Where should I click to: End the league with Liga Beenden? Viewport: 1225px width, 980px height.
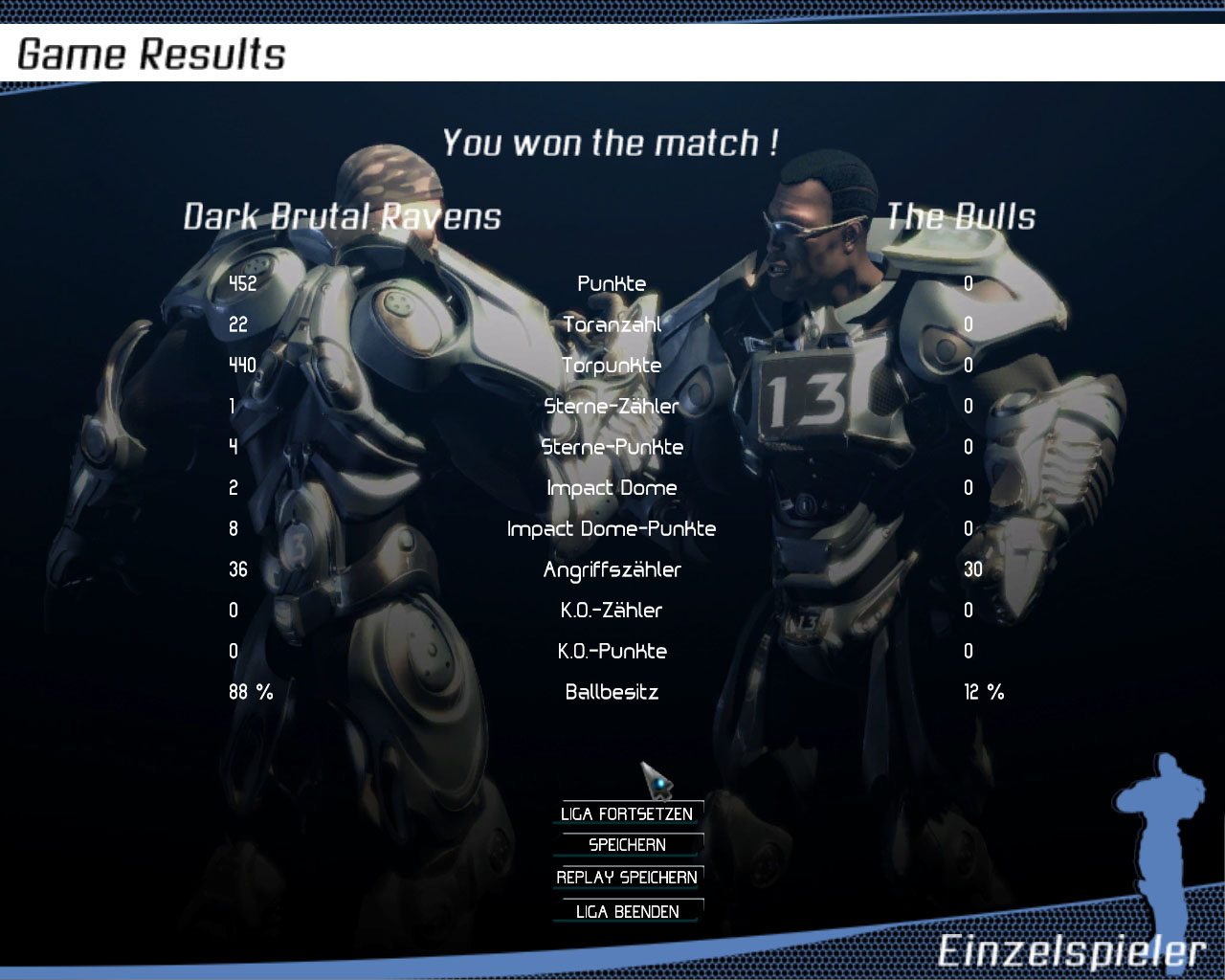pos(627,911)
